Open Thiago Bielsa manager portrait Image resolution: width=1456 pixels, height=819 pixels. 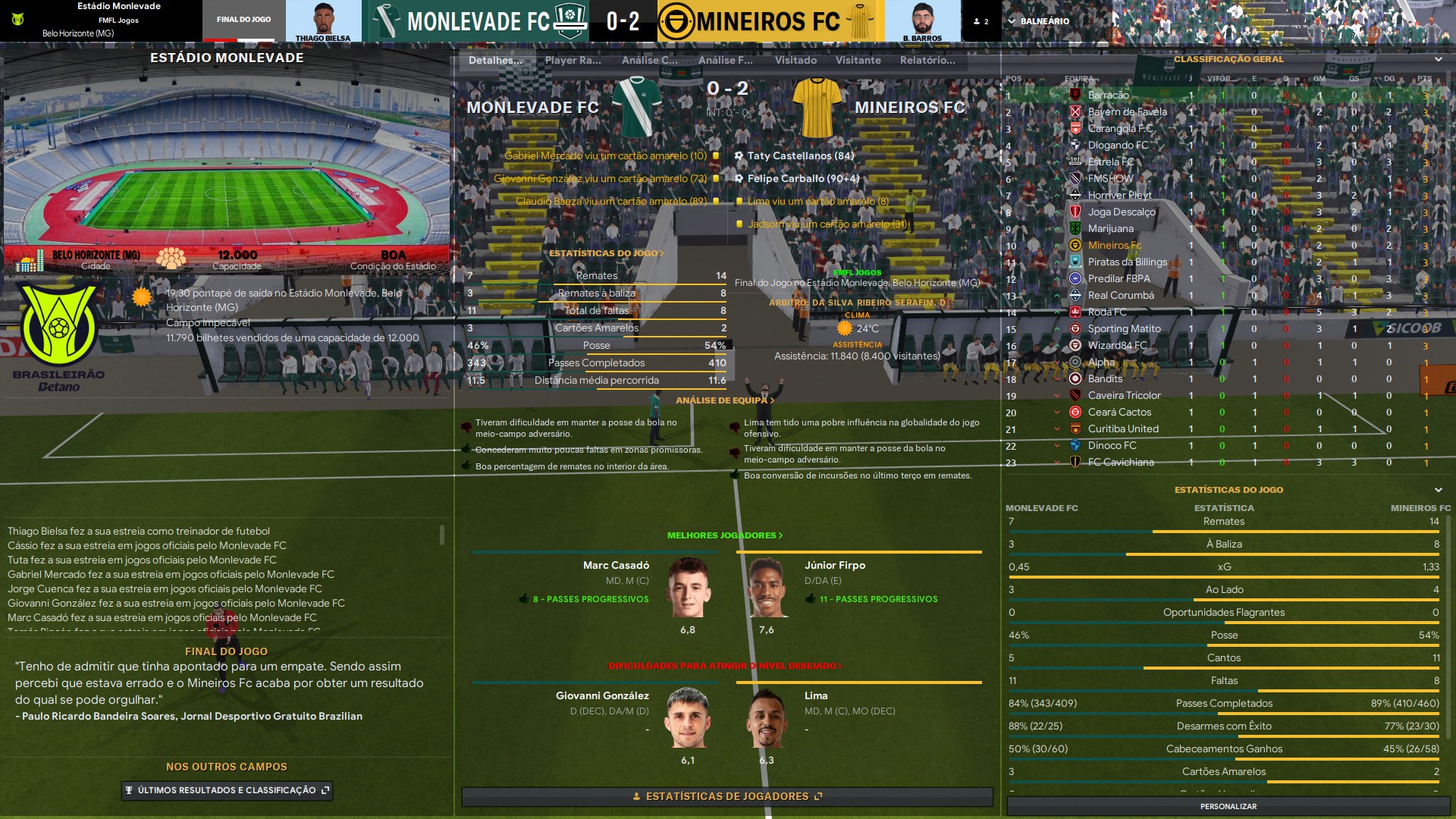point(323,21)
